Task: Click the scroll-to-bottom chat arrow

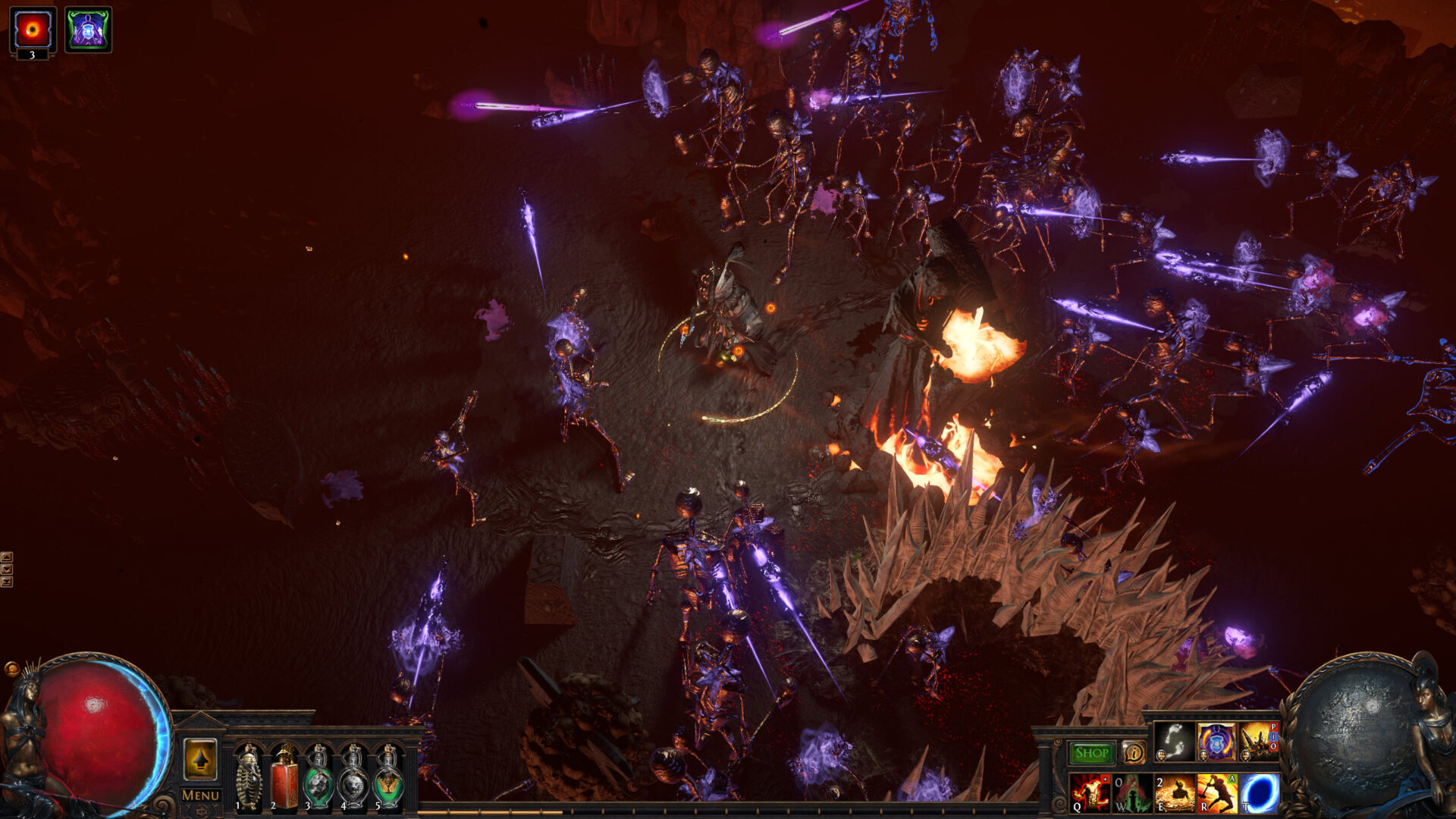Action: tap(7, 582)
